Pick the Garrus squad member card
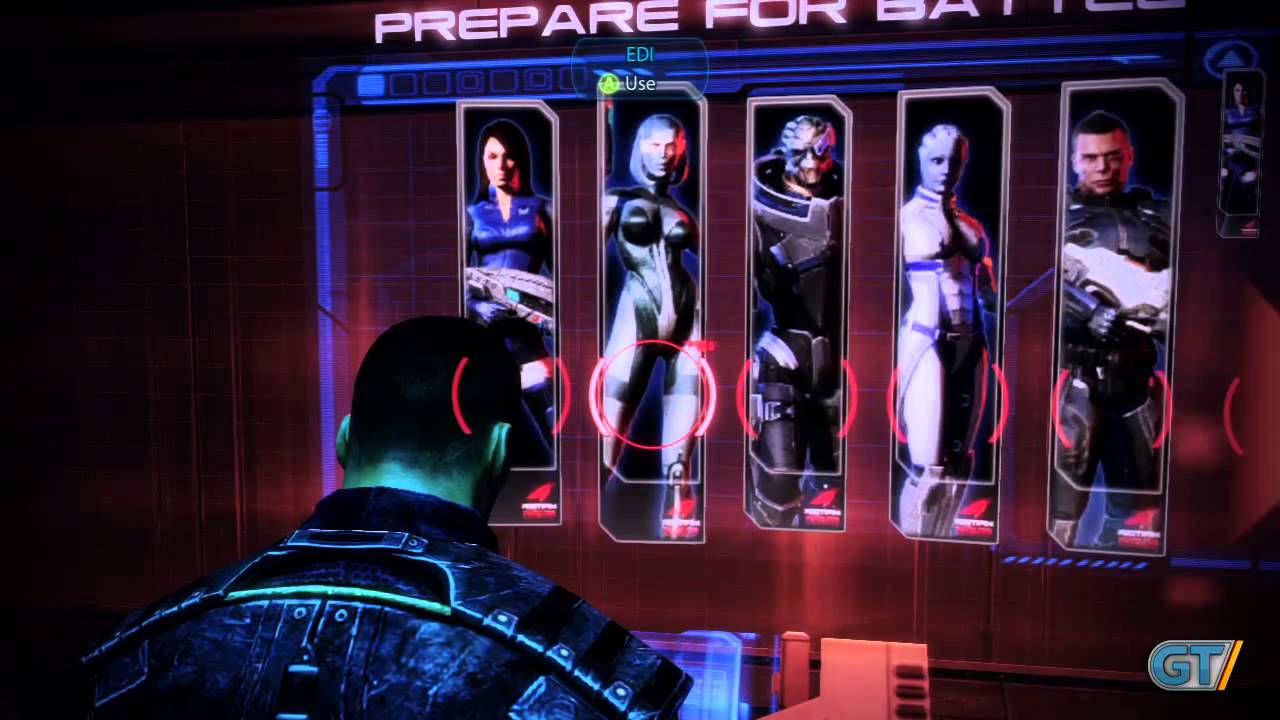Screen dimensions: 1280x720 point(797,310)
